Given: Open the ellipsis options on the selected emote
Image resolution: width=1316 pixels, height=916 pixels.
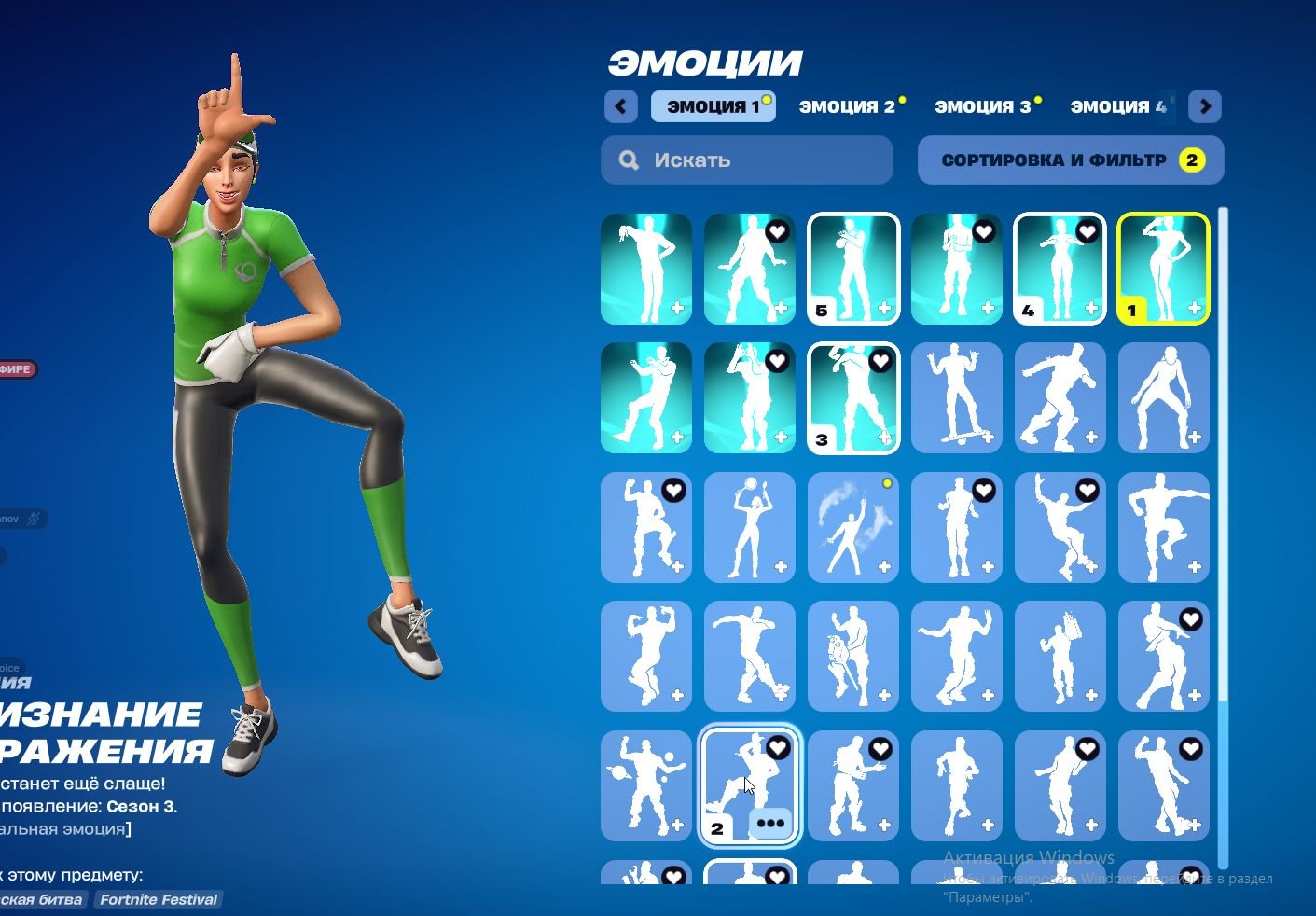Looking at the screenshot, I should tap(770, 822).
